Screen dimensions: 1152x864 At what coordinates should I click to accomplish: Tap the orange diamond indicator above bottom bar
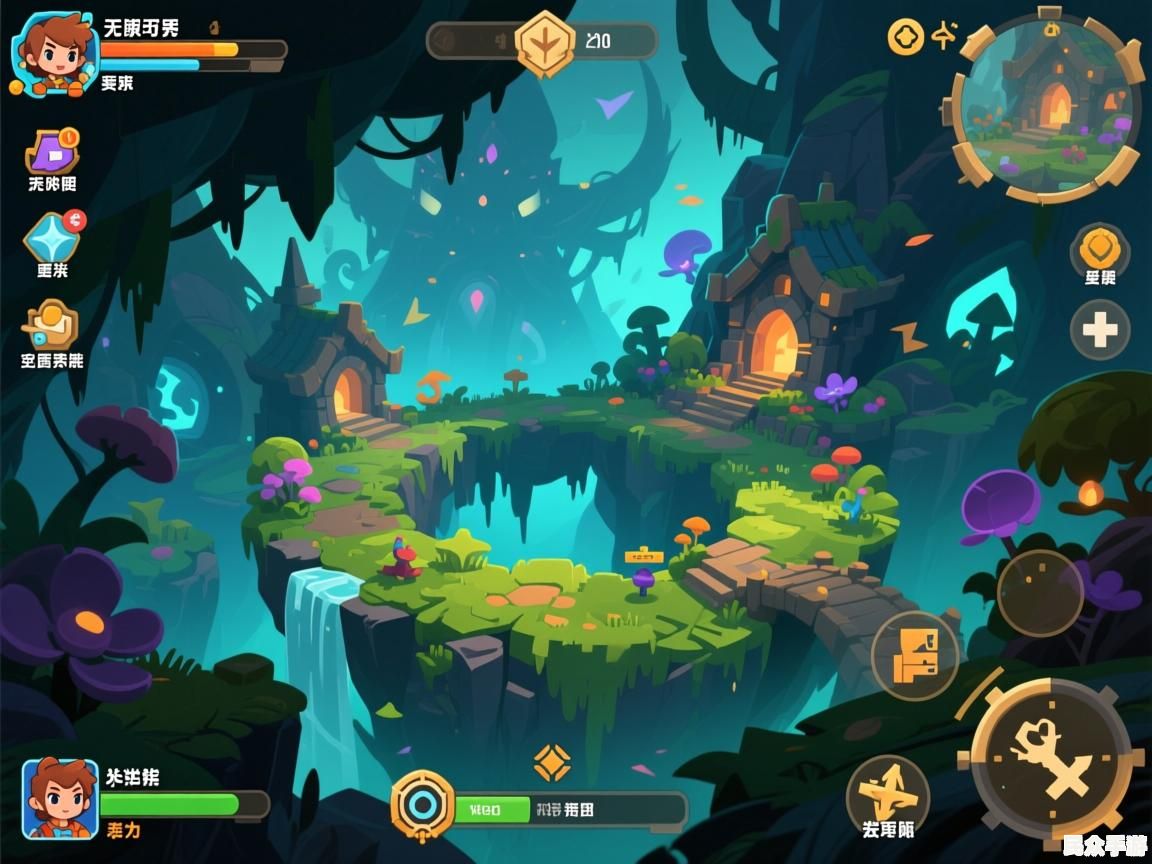pyautogui.click(x=552, y=762)
